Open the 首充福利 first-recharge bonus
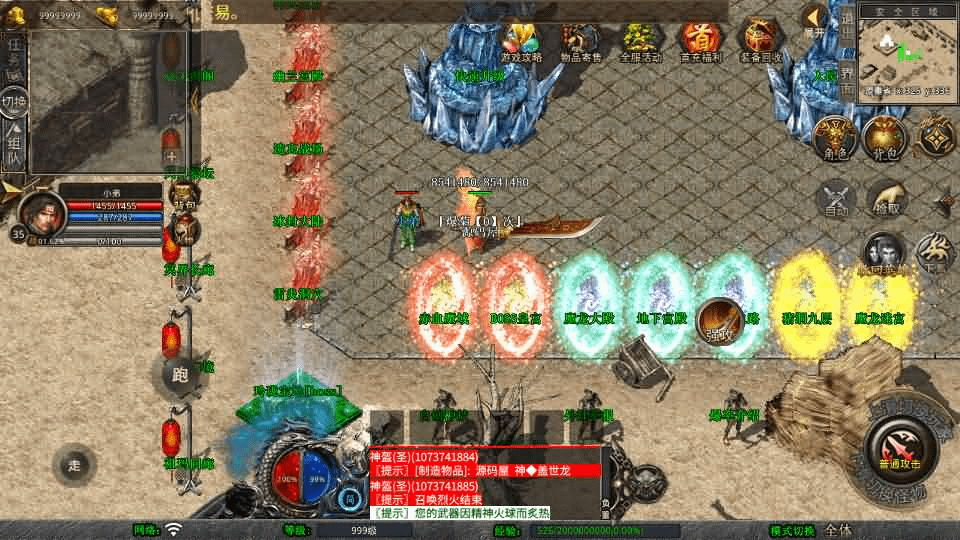This screenshot has height=540, width=960. tap(699, 40)
